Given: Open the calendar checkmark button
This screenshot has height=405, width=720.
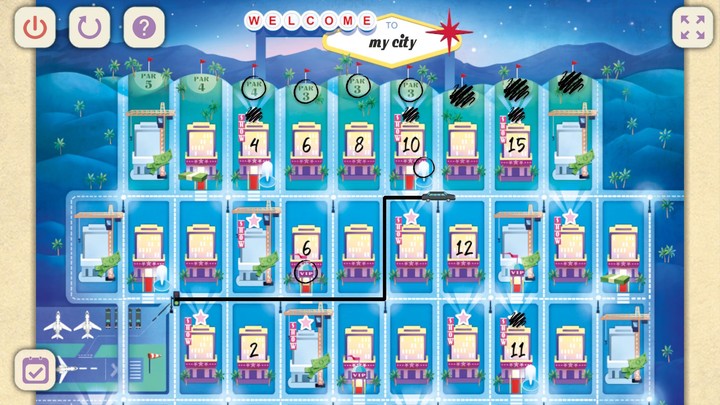Looking at the screenshot, I should pyautogui.click(x=35, y=370).
